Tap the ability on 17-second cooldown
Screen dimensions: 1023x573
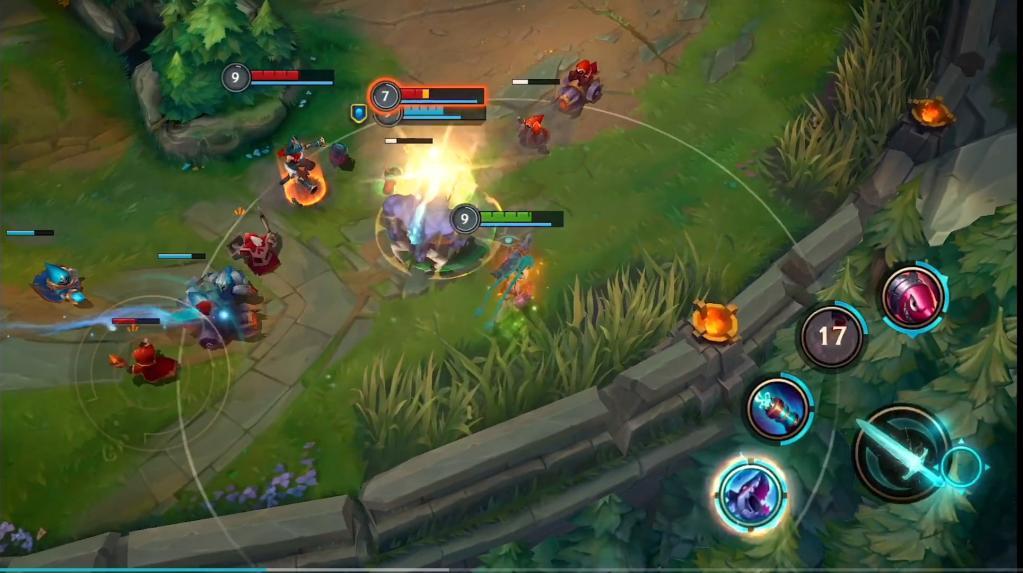tap(832, 337)
